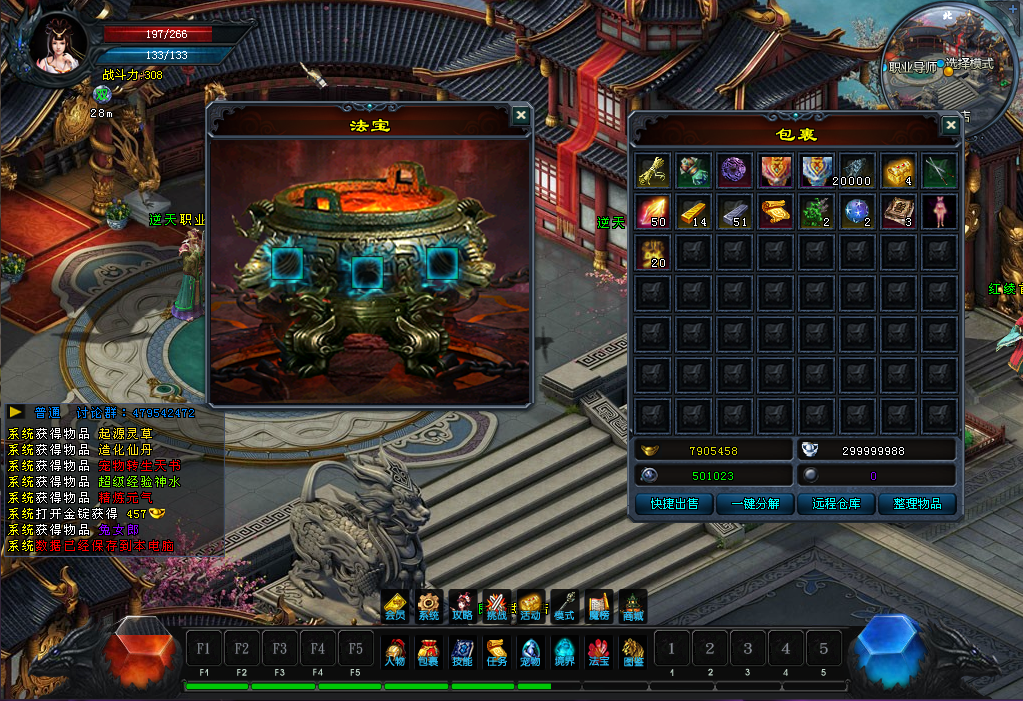Pick the blue starry orb item
Screen dimensions: 1023x701
point(857,212)
